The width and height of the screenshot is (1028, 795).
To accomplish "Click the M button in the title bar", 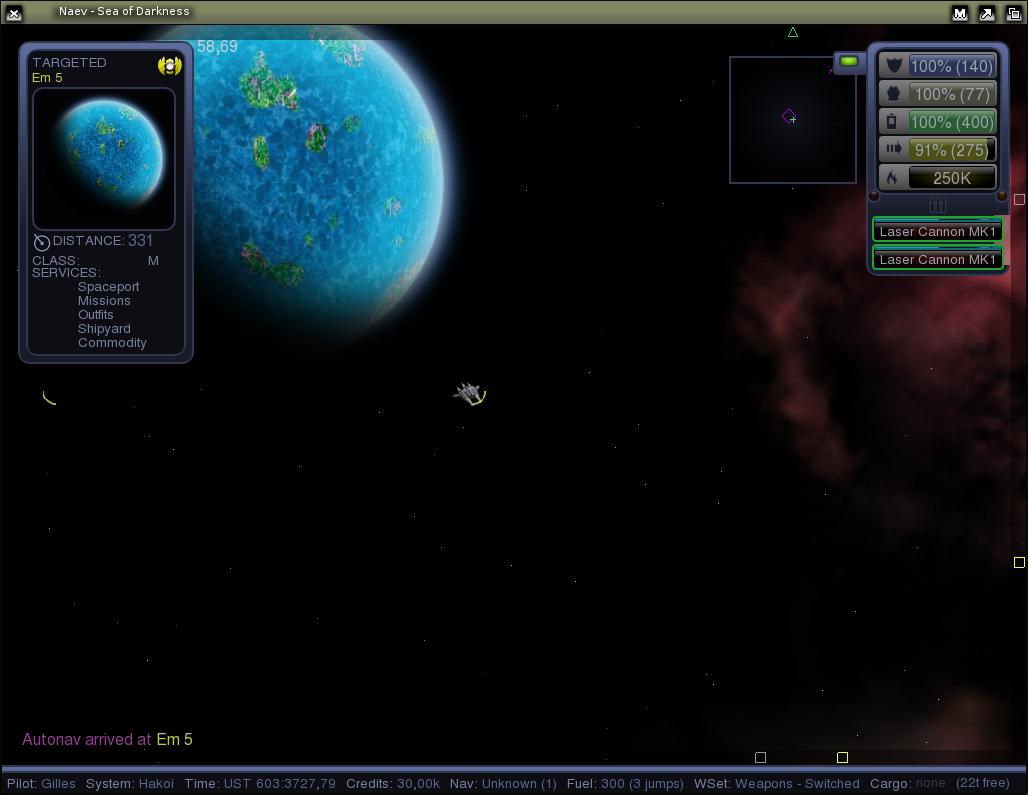I will pyautogui.click(x=960, y=13).
